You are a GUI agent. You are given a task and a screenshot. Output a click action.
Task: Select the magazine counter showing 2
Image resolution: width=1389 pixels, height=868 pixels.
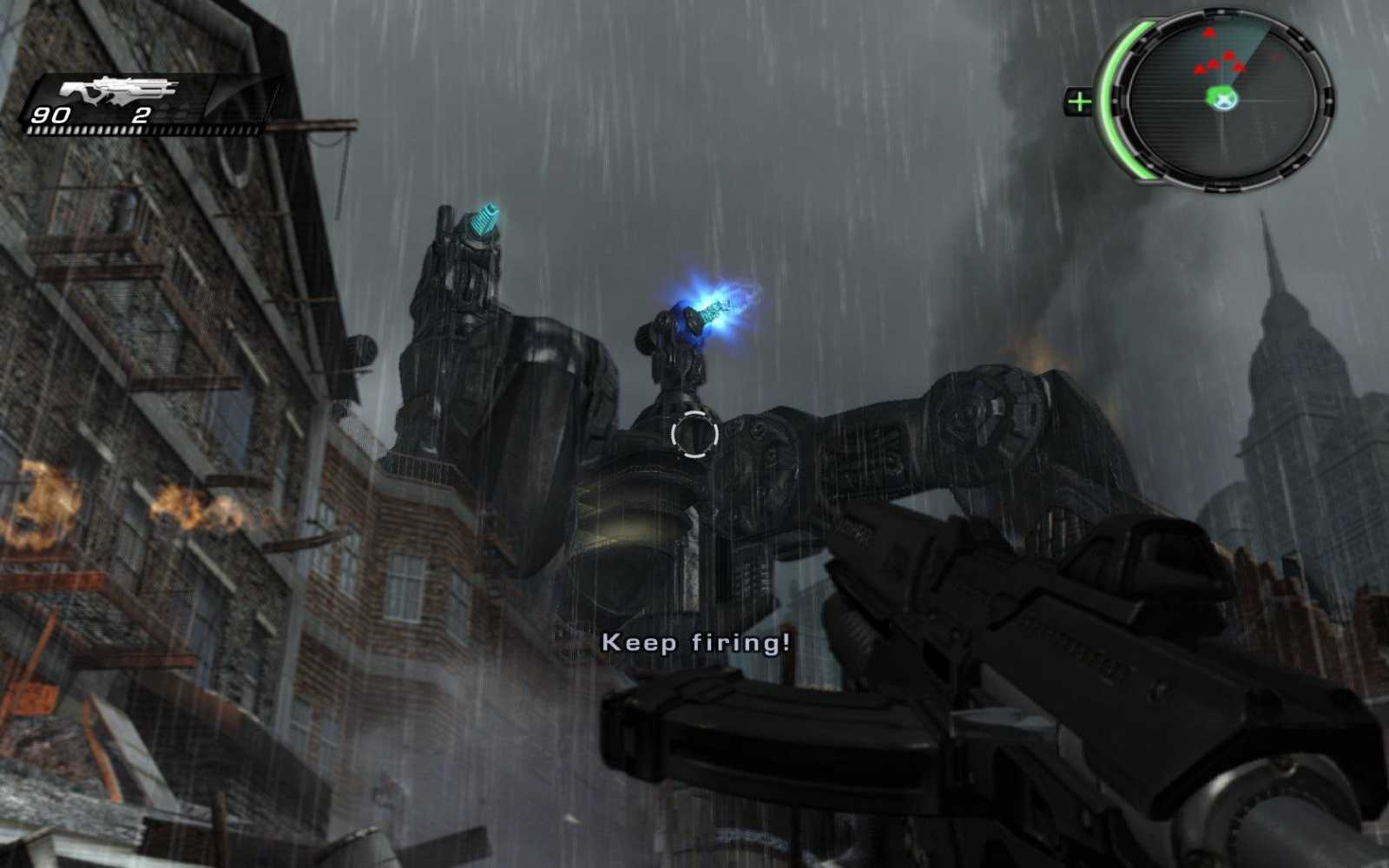(143, 114)
